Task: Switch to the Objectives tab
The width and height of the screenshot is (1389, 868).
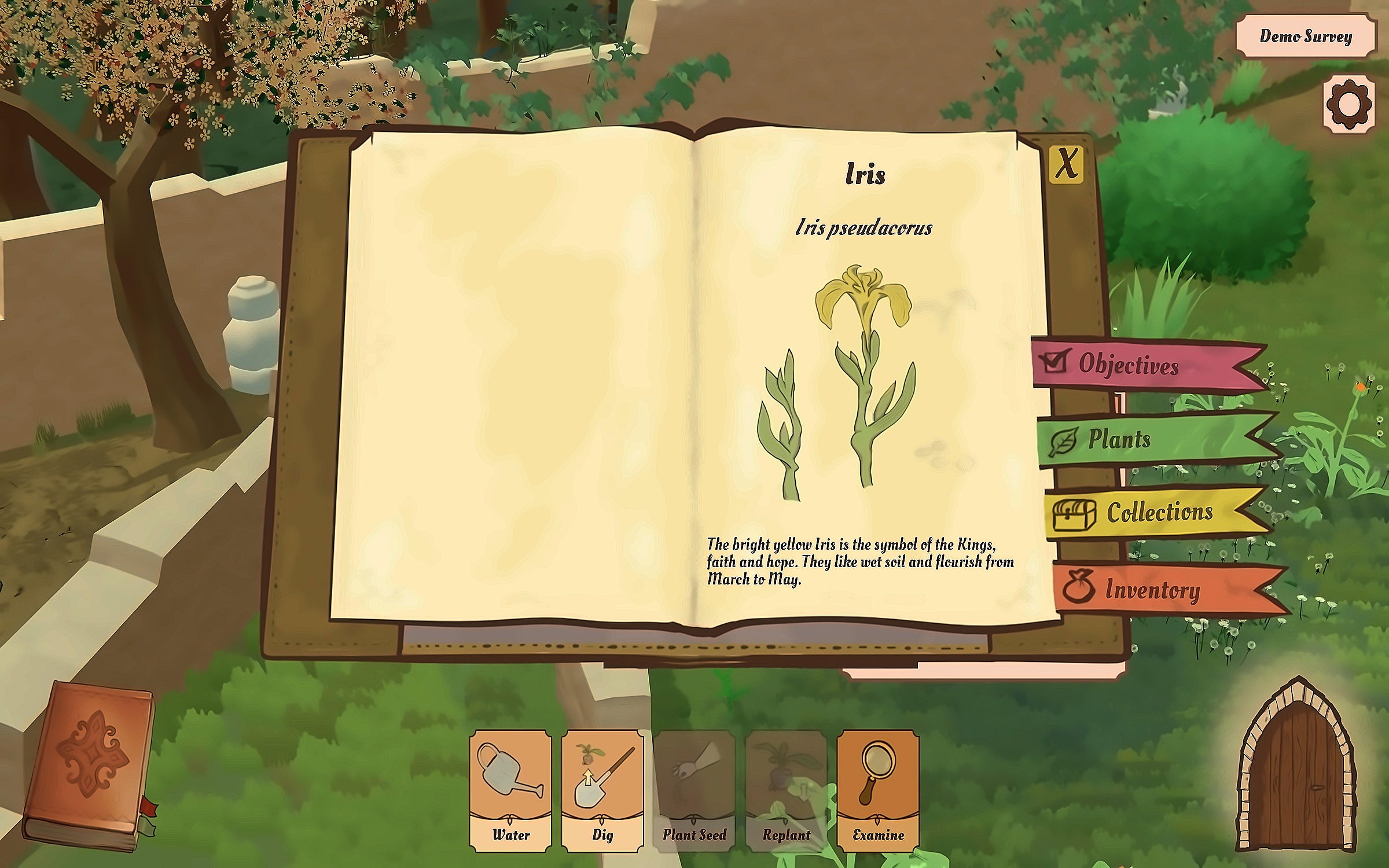Action: (1129, 365)
